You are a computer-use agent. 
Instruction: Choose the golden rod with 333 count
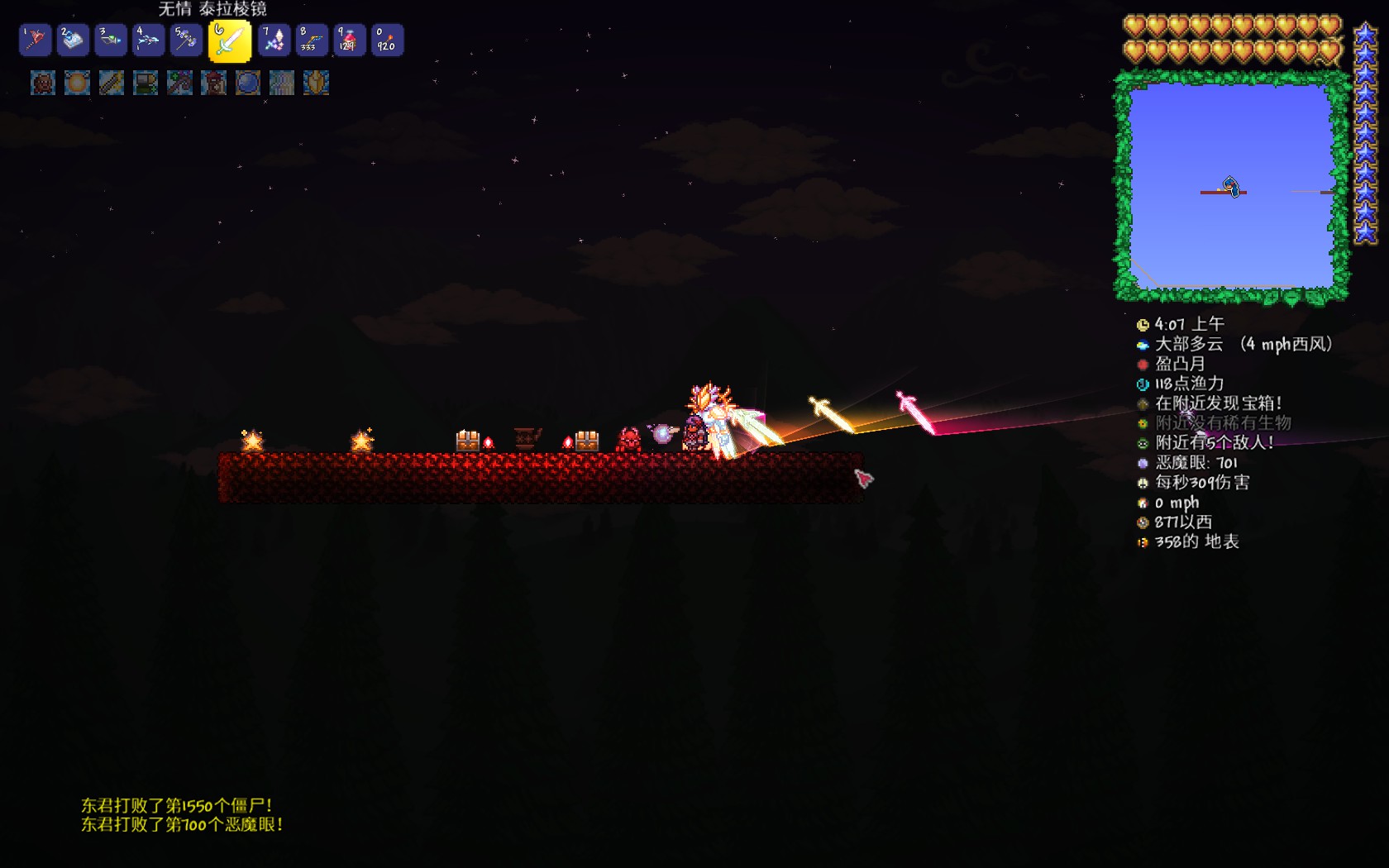pyautogui.click(x=312, y=40)
